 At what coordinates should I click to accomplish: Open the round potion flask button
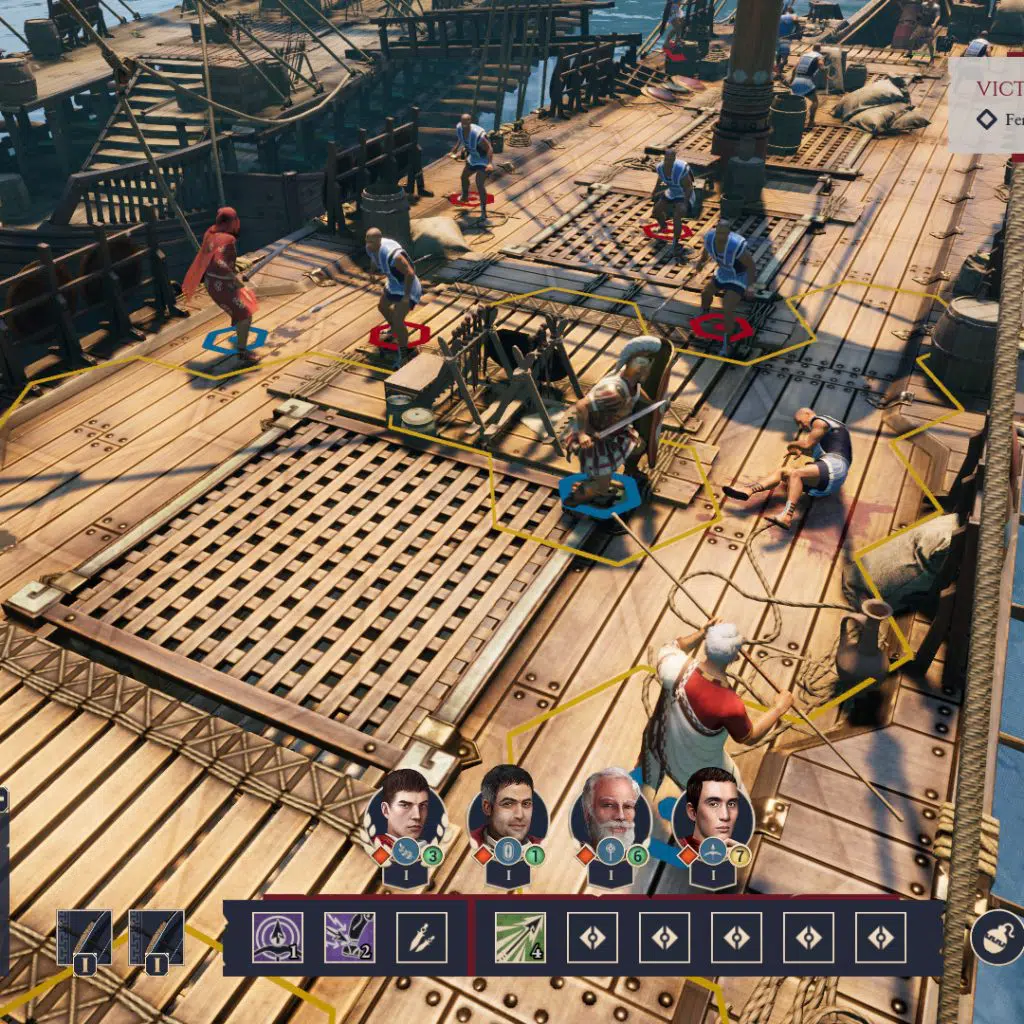(x=996, y=937)
